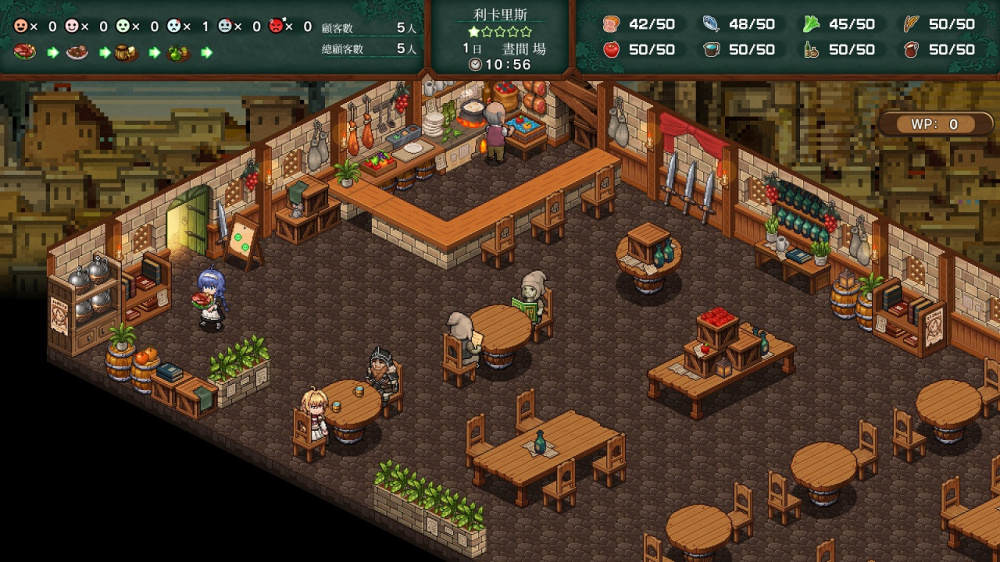Choose the wine bottle ingredient icon
Viewport: 1000px width, 562px height.
(x=811, y=49)
